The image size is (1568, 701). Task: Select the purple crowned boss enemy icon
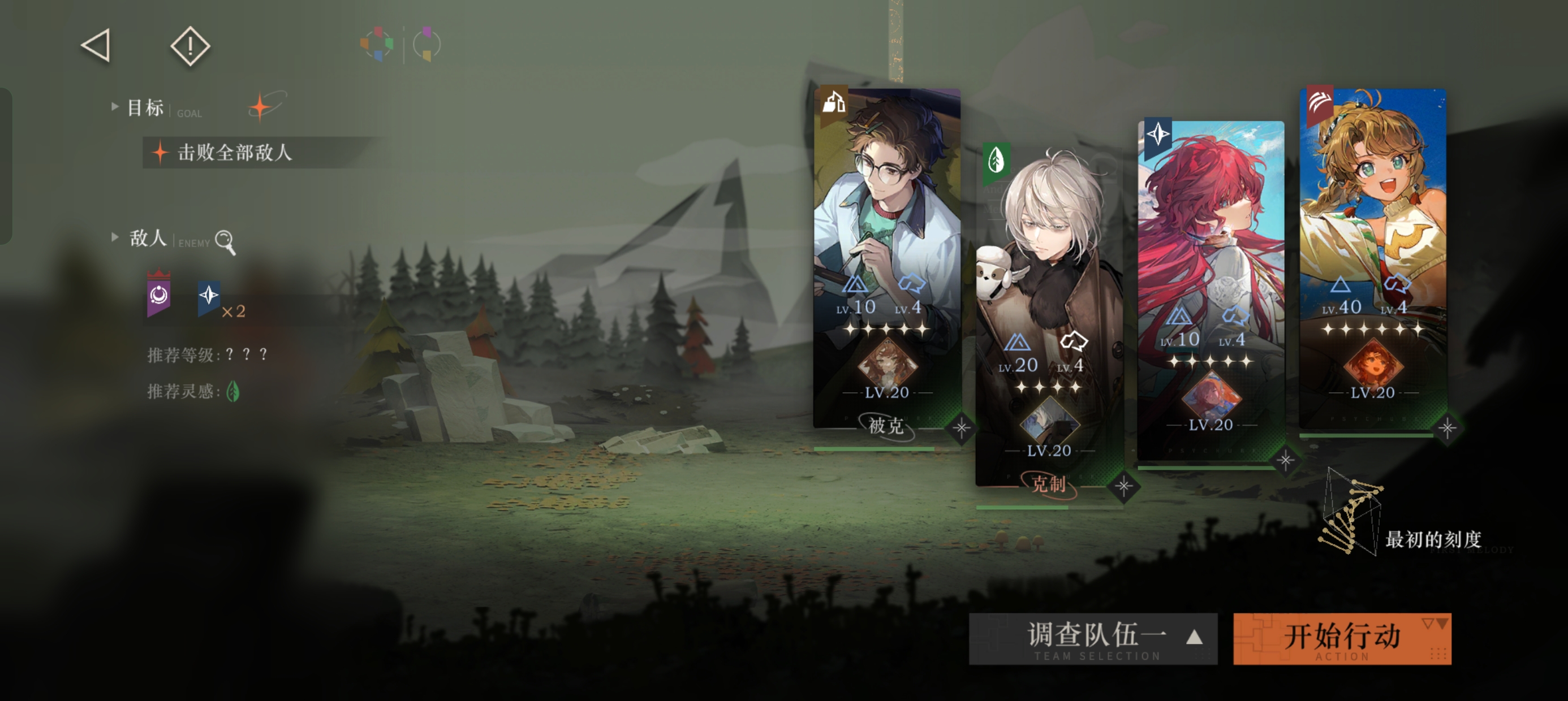point(158,296)
